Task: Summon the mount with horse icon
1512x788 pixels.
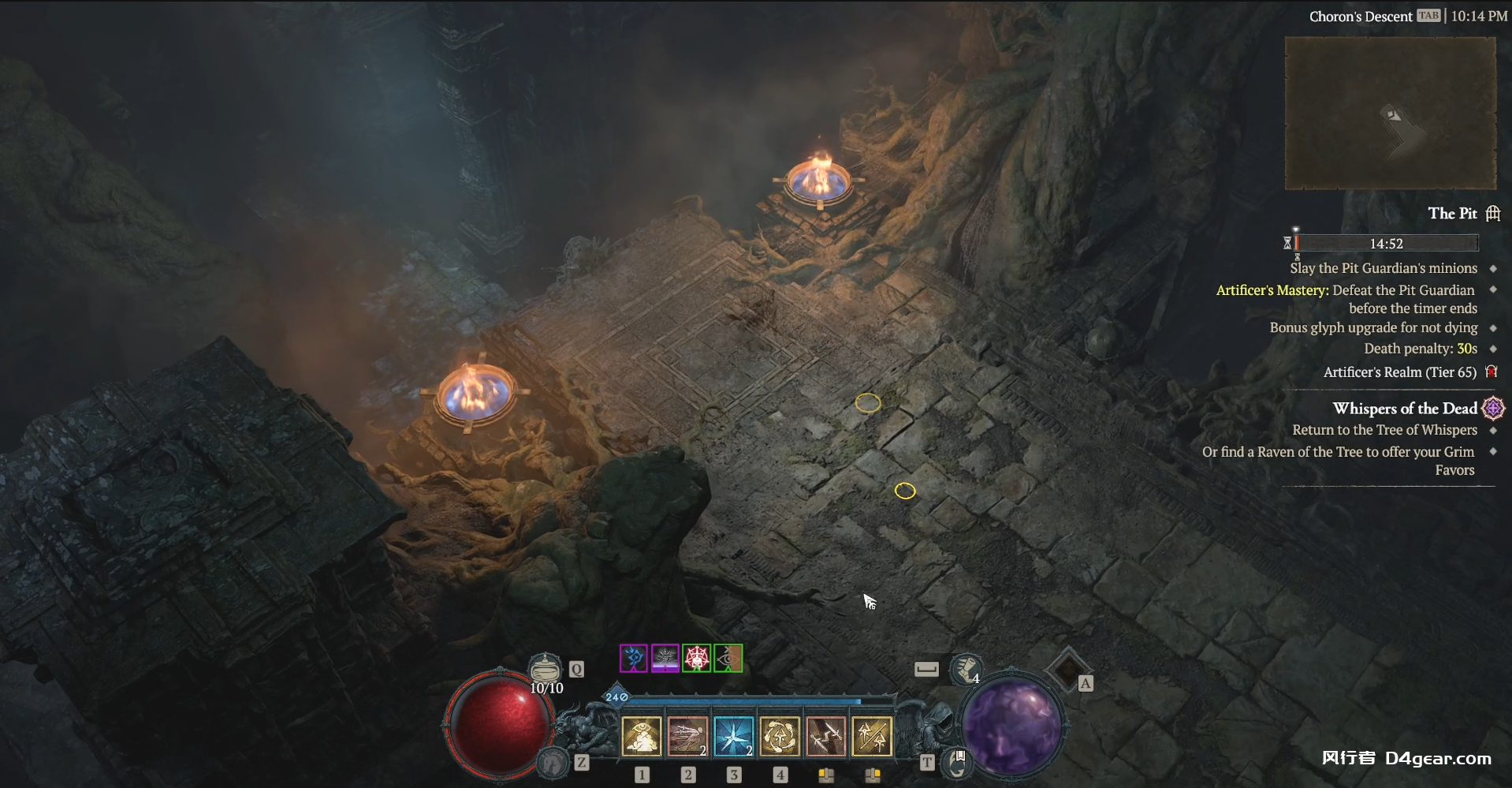Action: point(553,762)
